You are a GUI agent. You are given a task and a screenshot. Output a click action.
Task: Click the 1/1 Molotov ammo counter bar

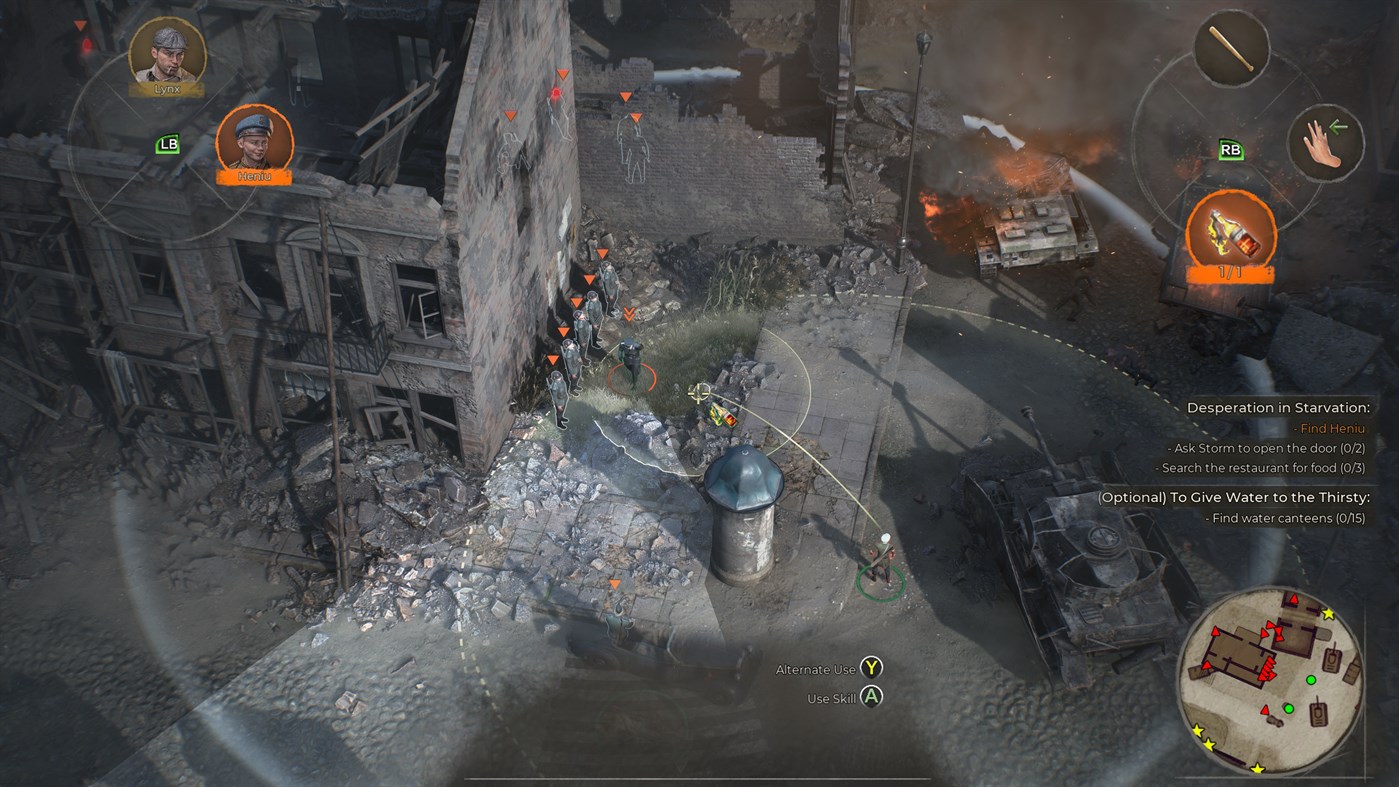1230,271
